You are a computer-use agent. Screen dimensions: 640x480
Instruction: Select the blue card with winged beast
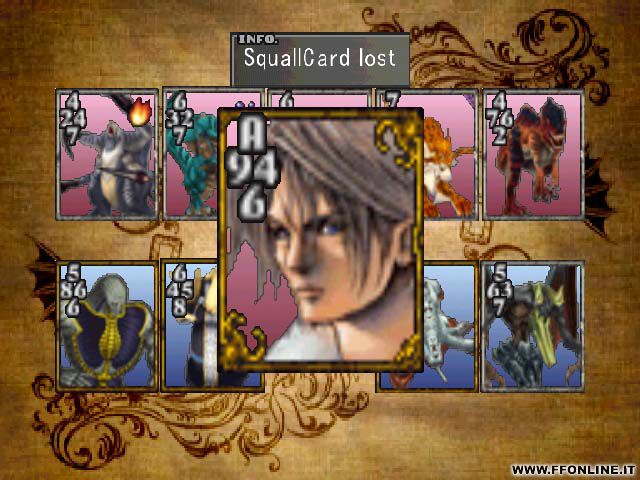(x=532, y=325)
